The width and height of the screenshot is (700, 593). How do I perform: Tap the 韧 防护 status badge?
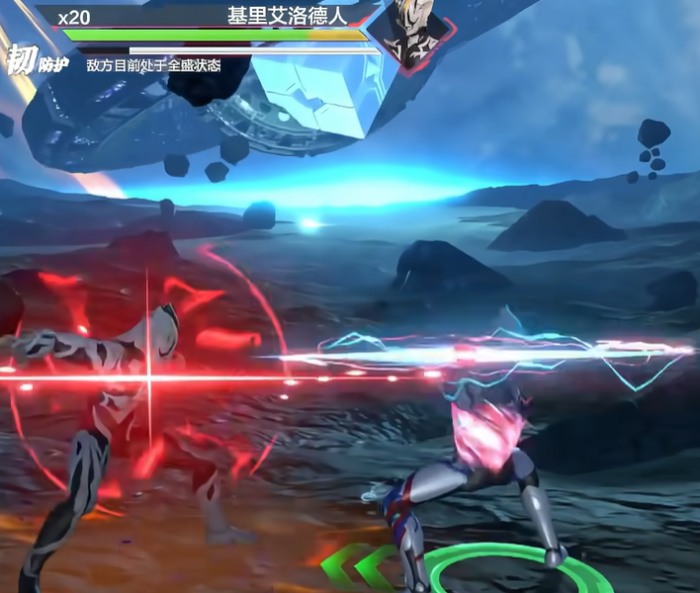coord(35,61)
